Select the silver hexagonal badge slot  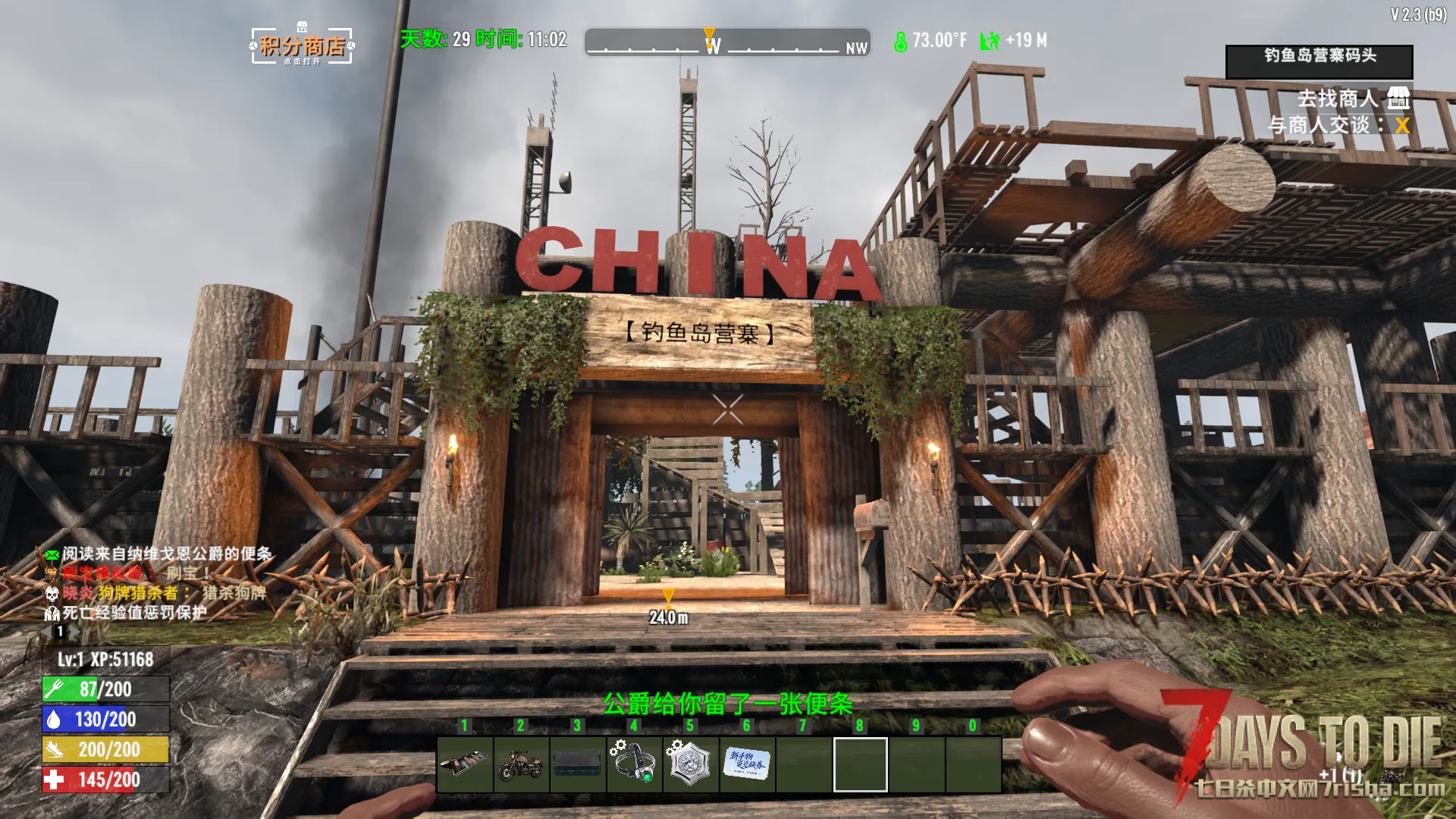pos(690,764)
